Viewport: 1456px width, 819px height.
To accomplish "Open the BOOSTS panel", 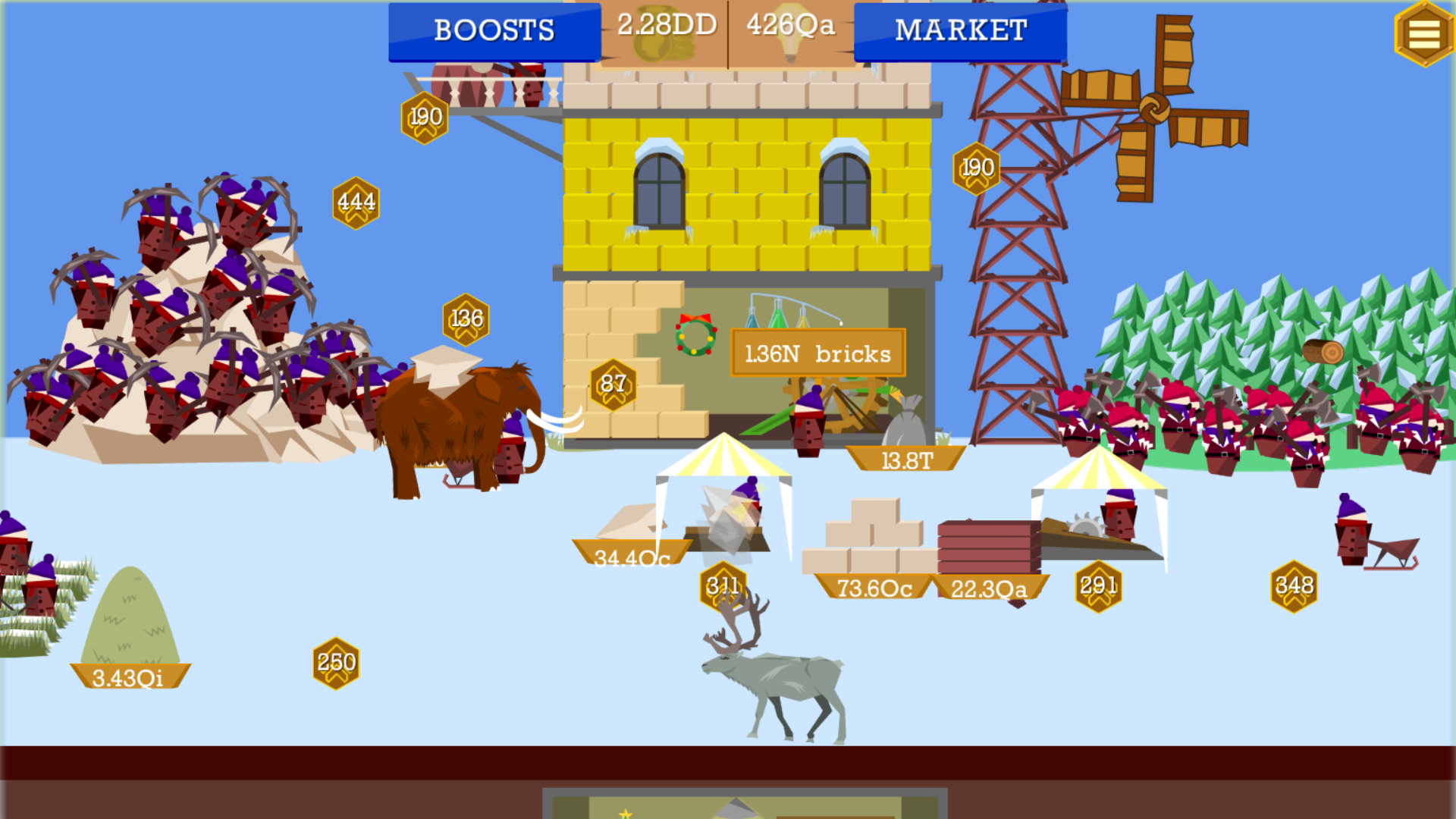I will point(494,31).
